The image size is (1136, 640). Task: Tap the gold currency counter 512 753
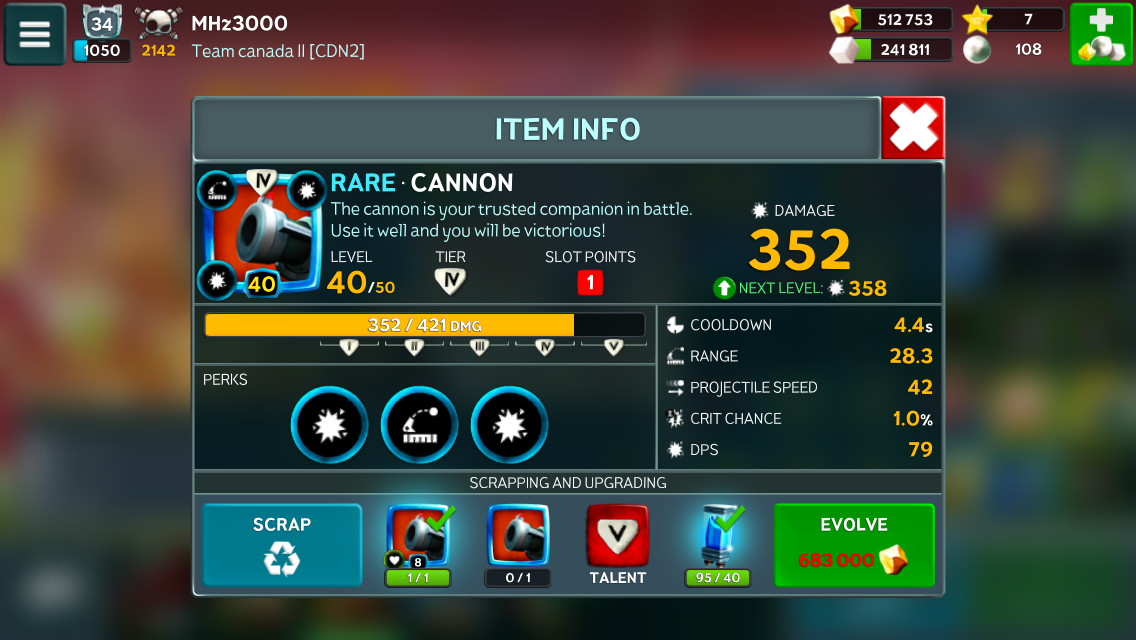point(892,20)
